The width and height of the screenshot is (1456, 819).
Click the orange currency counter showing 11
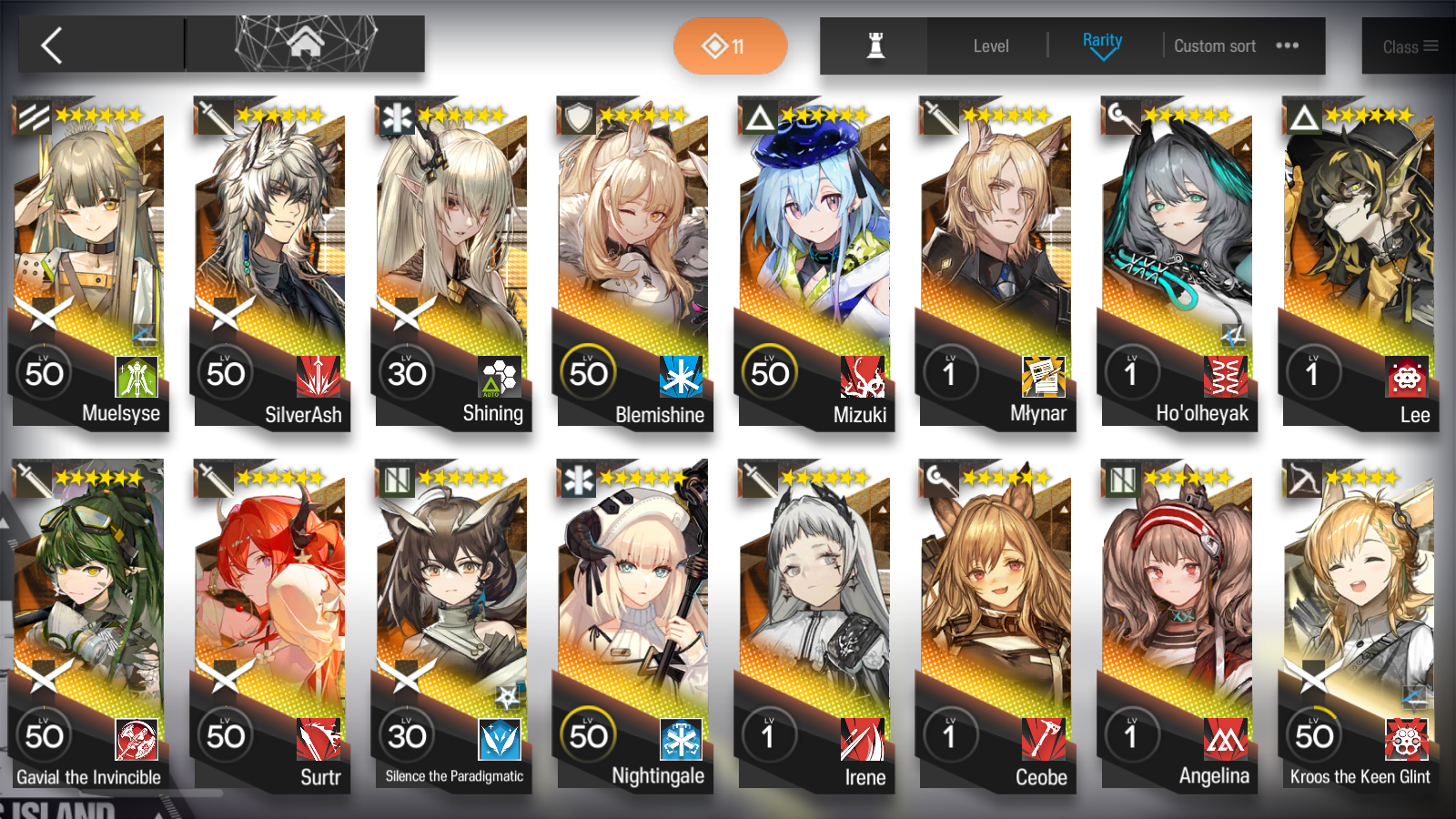(730, 45)
